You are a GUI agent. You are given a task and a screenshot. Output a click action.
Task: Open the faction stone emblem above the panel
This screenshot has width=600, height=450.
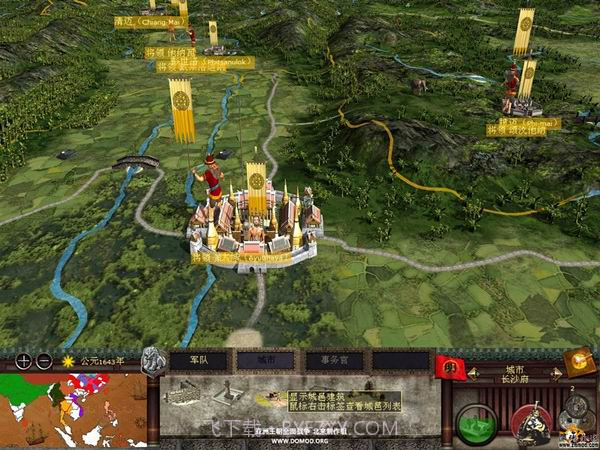coord(155,359)
